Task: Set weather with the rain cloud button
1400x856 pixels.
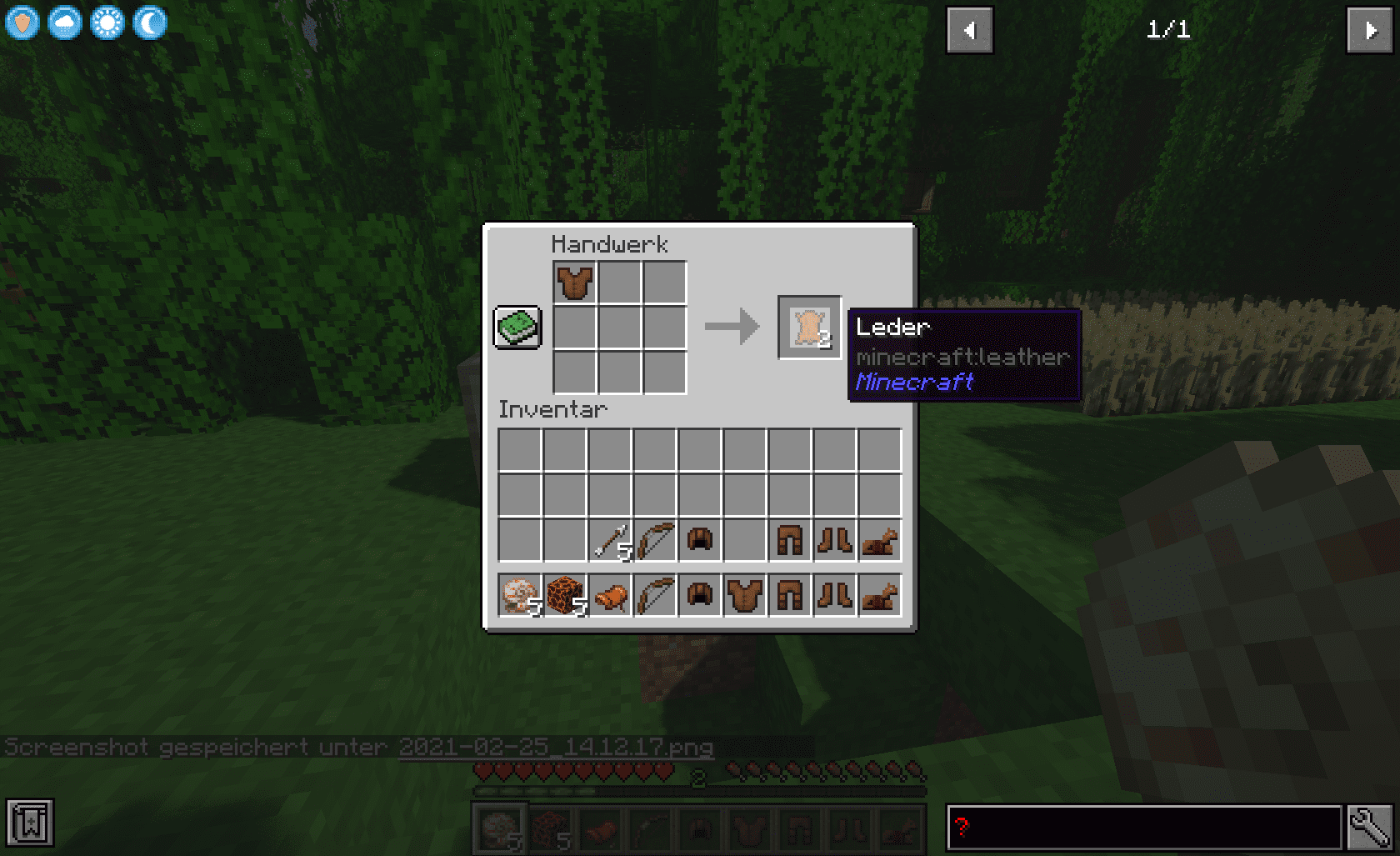Action: (x=65, y=23)
